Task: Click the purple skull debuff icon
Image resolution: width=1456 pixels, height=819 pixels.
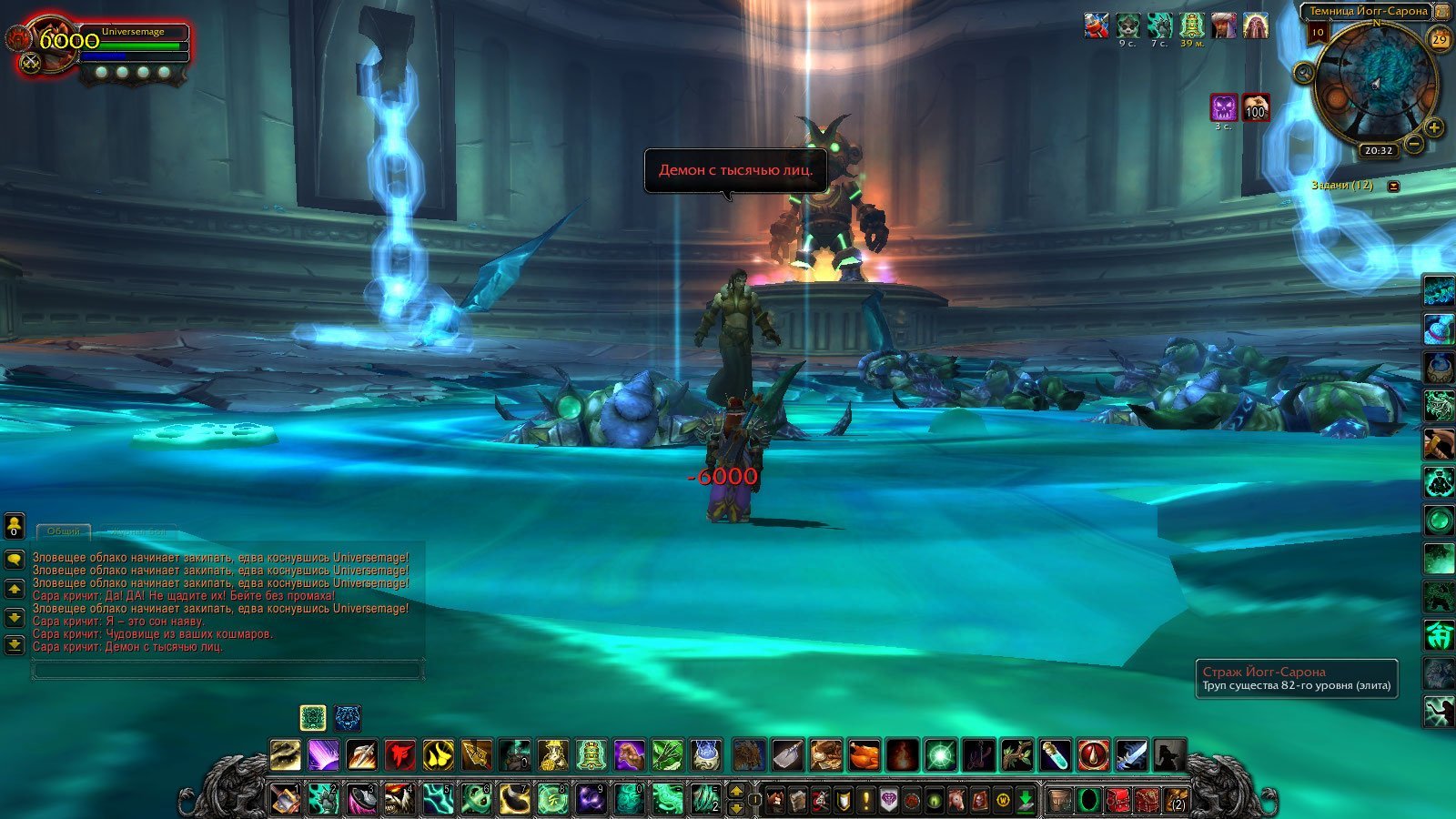Action: pos(1224,107)
